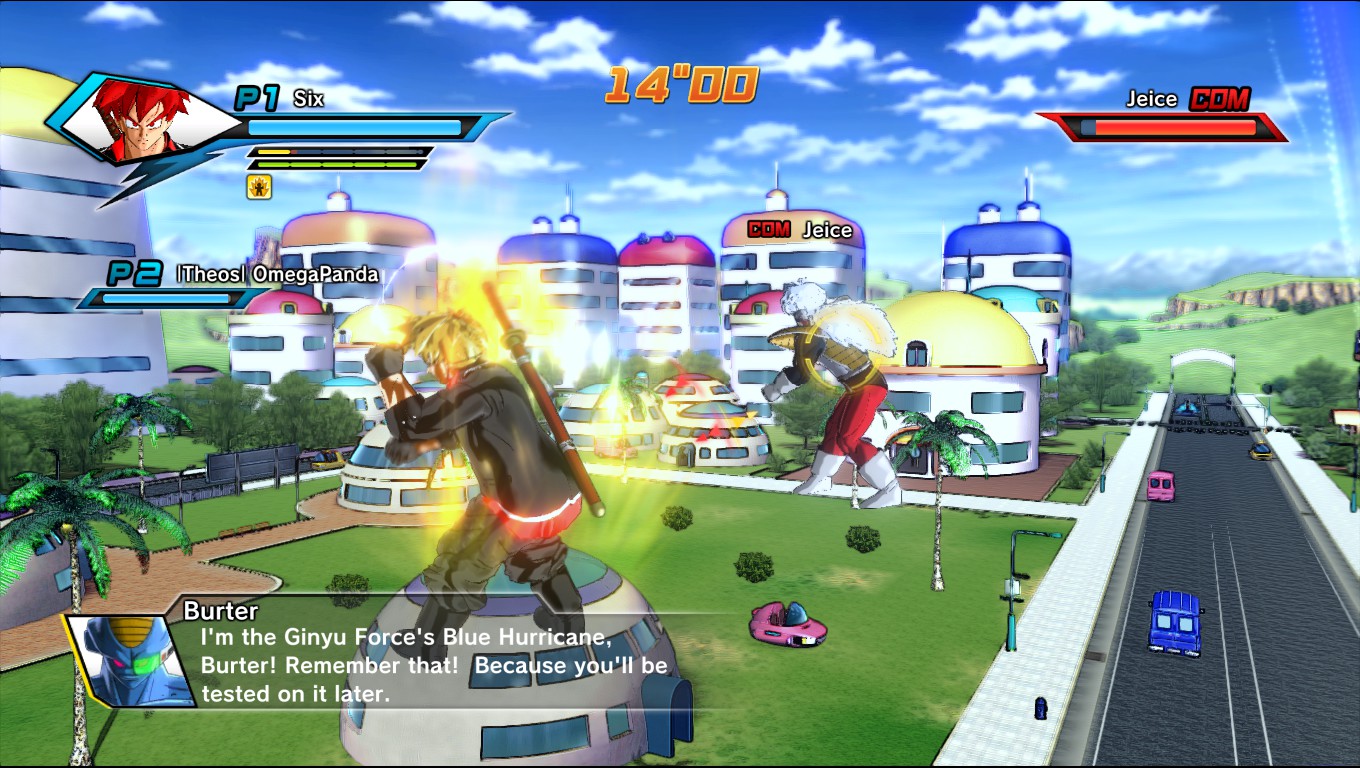Select the Super Saiyan status icon
Viewport: 1360px width, 768px height.
coord(258,186)
